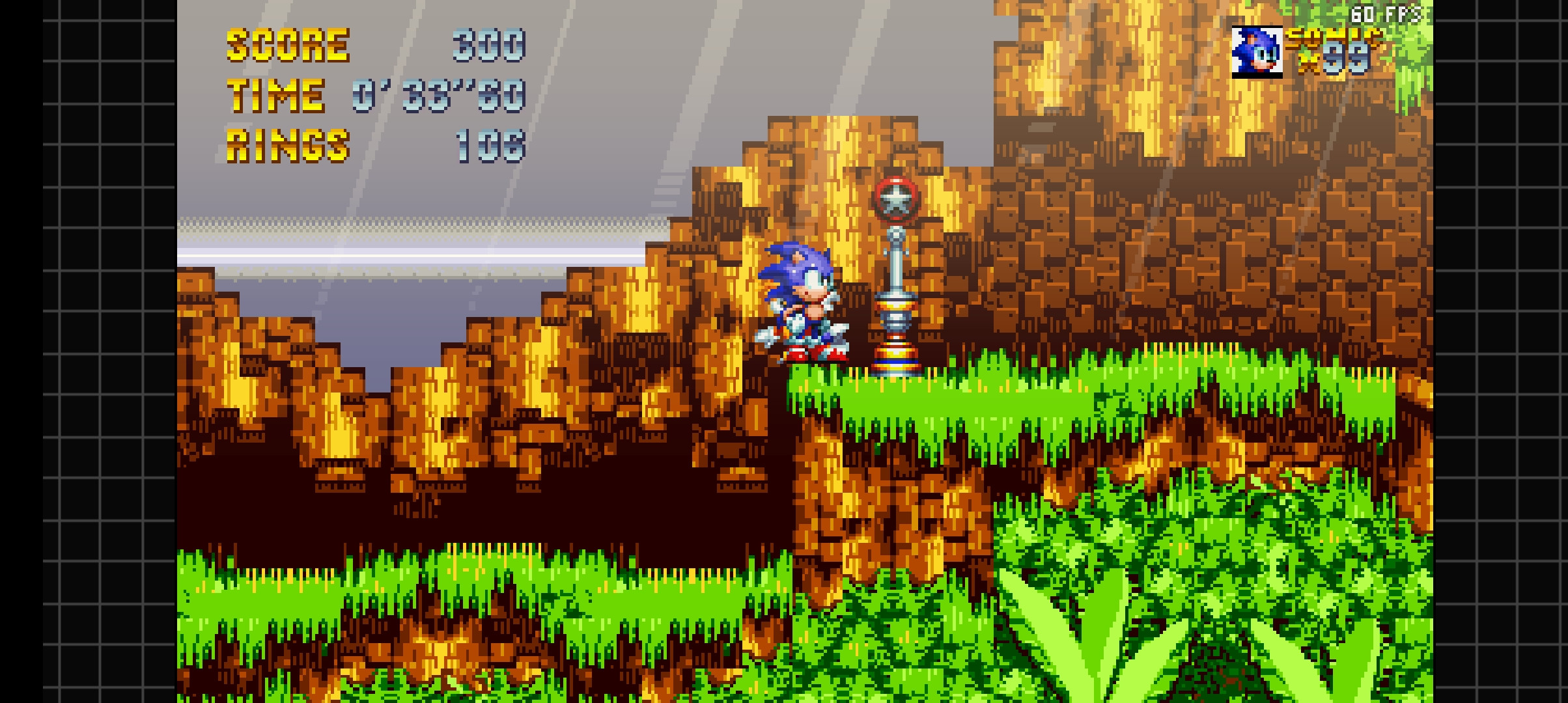Click the score value showing 300
Image resolution: width=1568 pixels, height=703 pixels.
pyautogui.click(x=490, y=44)
